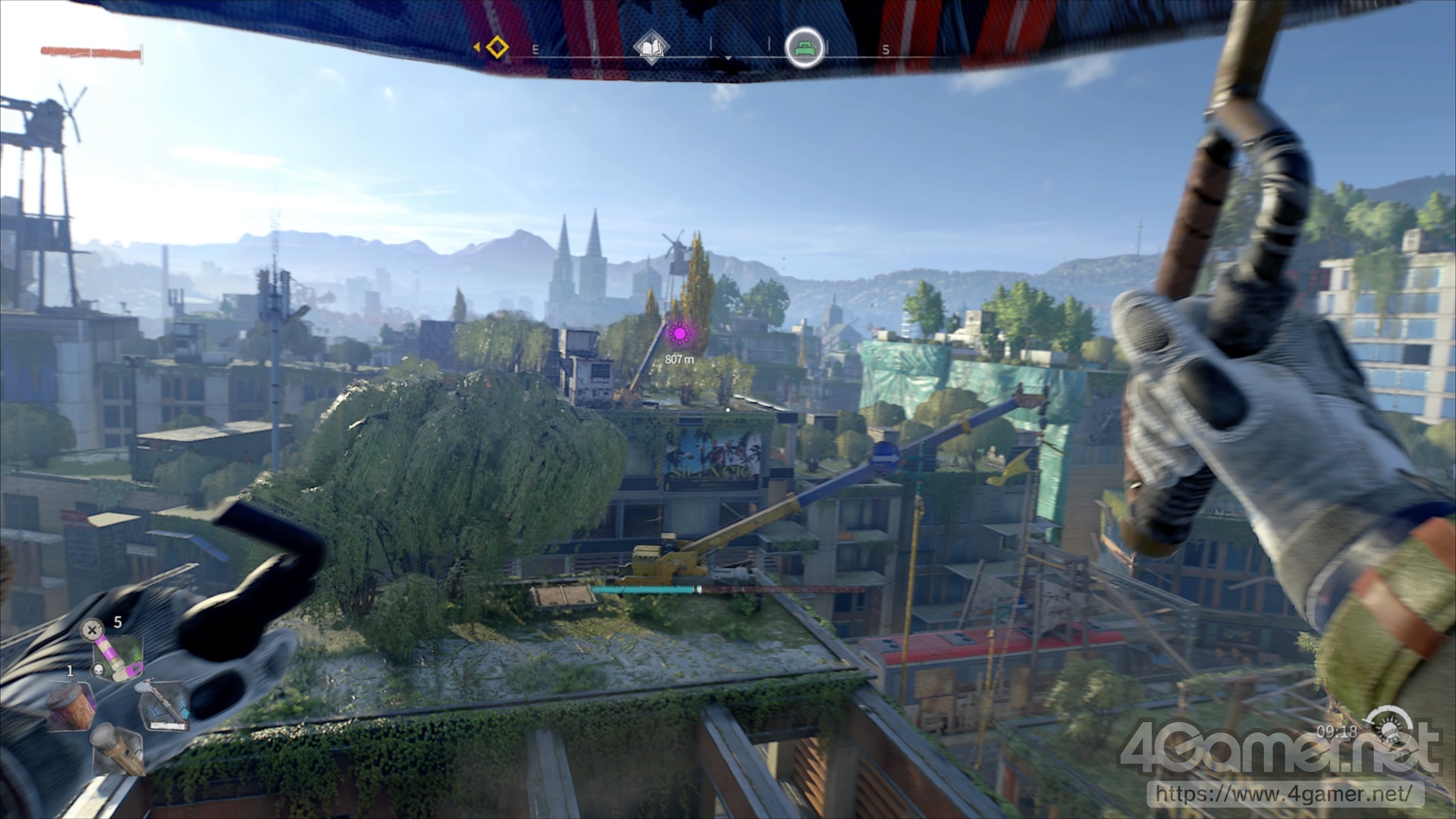Open the 4gamer.net watermark URL

pos(1285,794)
